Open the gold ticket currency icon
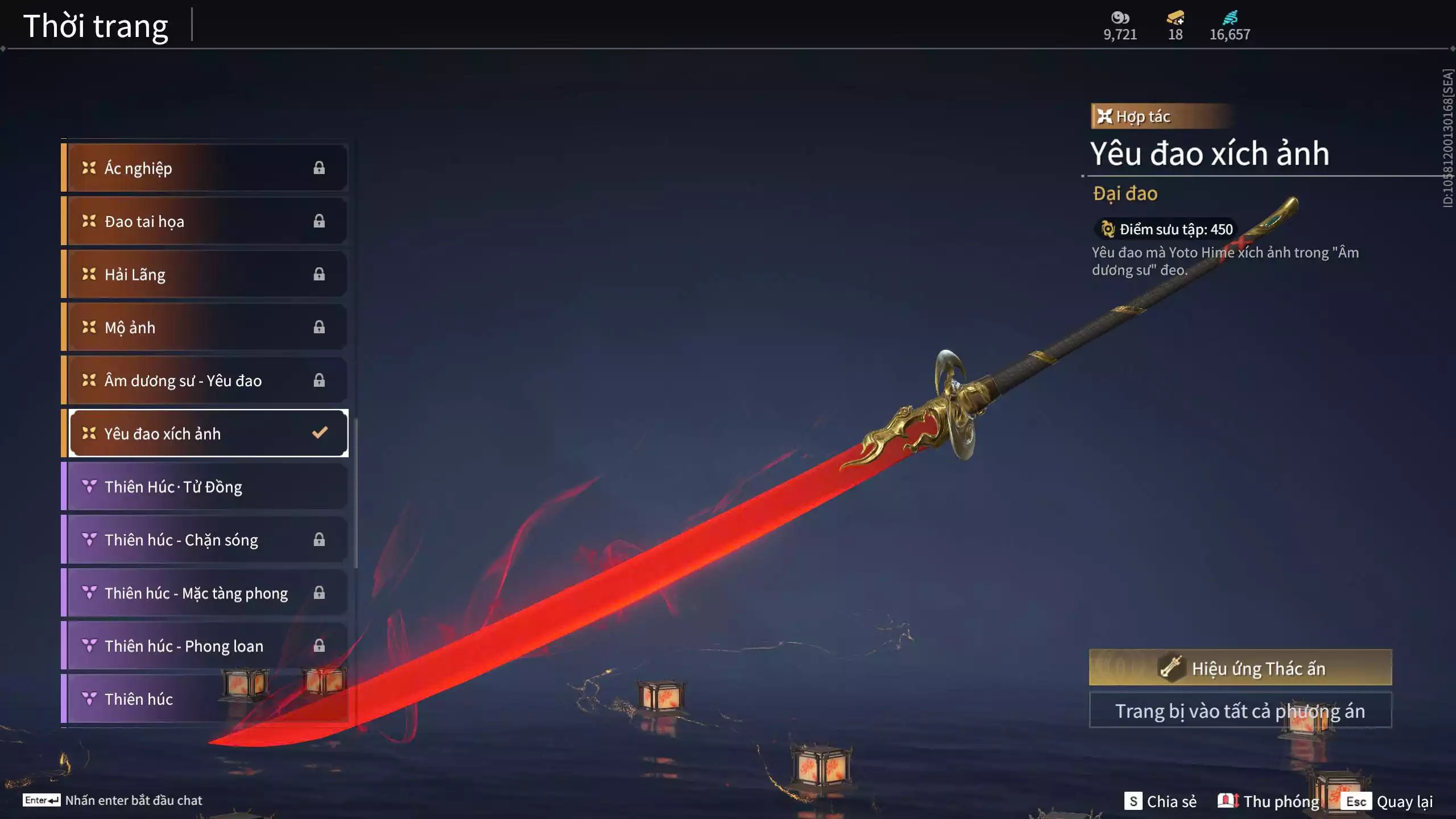 point(1175,18)
